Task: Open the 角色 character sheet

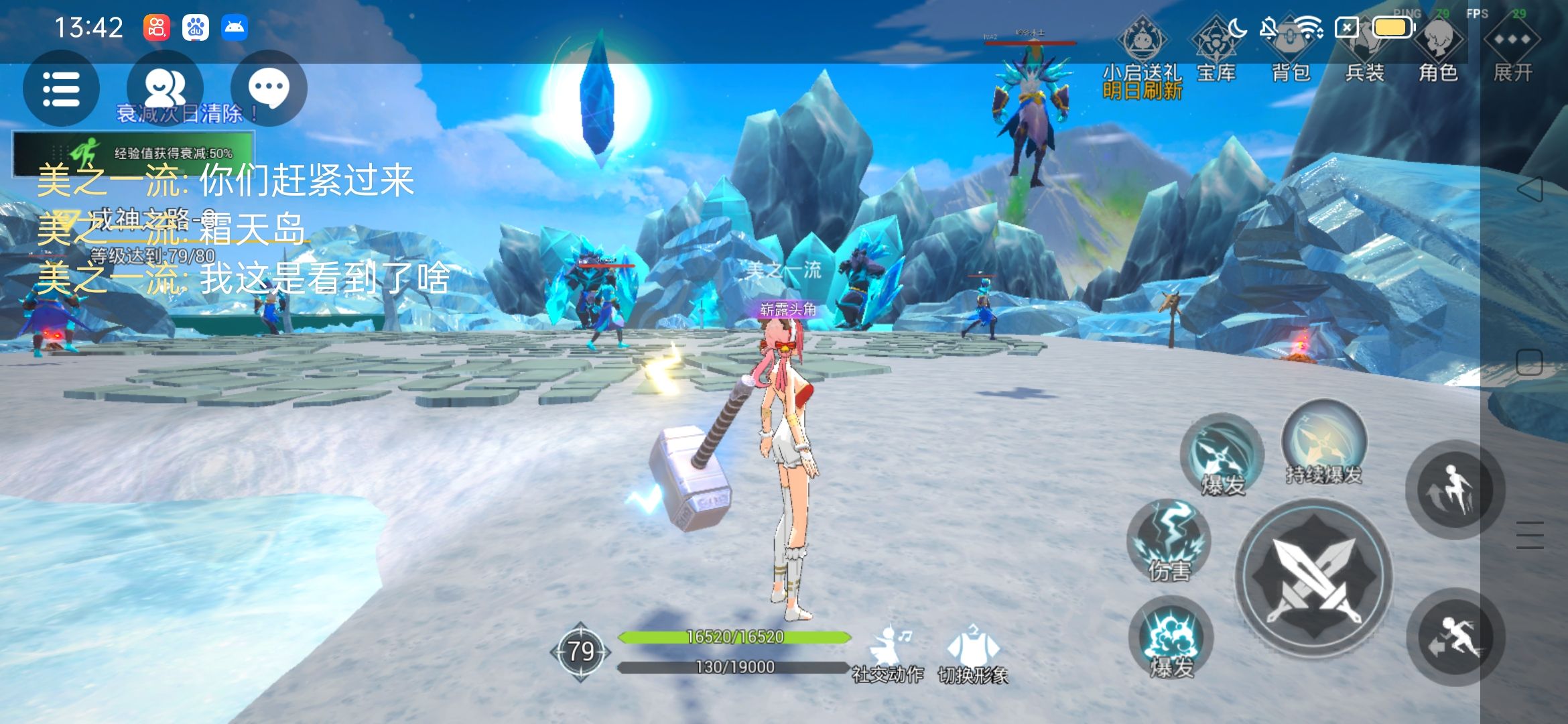Action: 1438,50
